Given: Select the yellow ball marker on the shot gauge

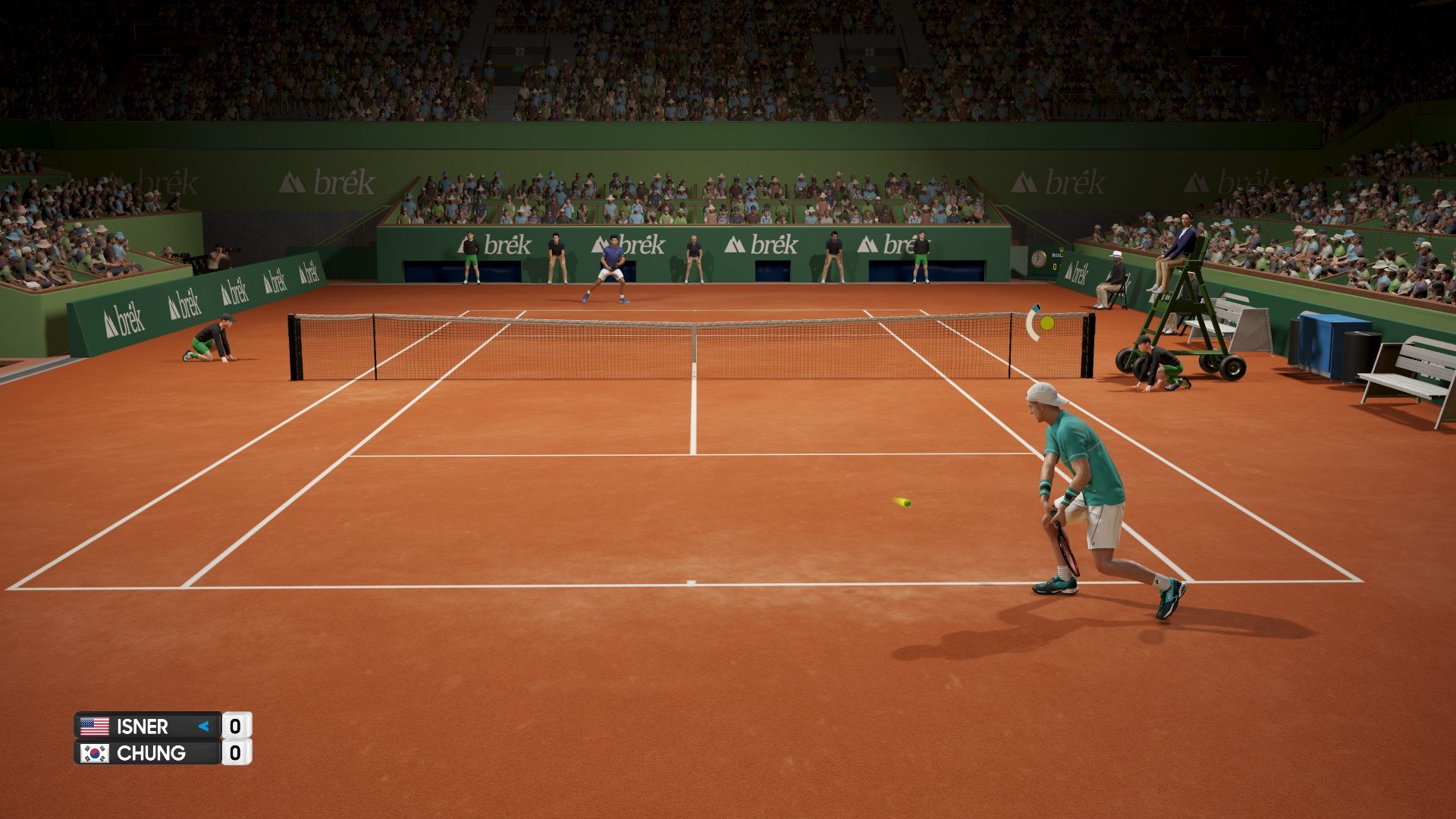Looking at the screenshot, I should (x=1047, y=322).
